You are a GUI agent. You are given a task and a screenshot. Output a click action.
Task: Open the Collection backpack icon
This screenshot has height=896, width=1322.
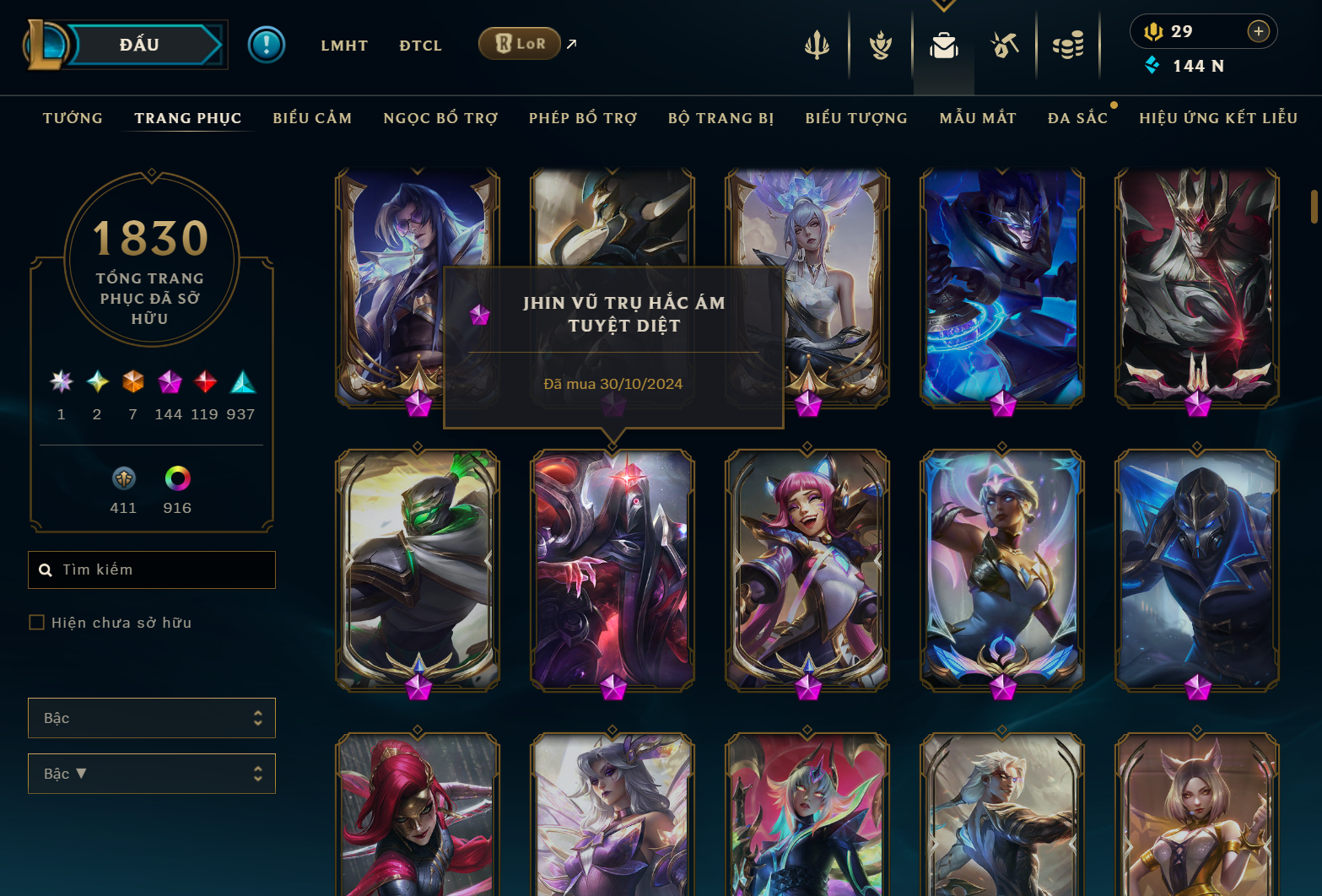click(943, 46)
